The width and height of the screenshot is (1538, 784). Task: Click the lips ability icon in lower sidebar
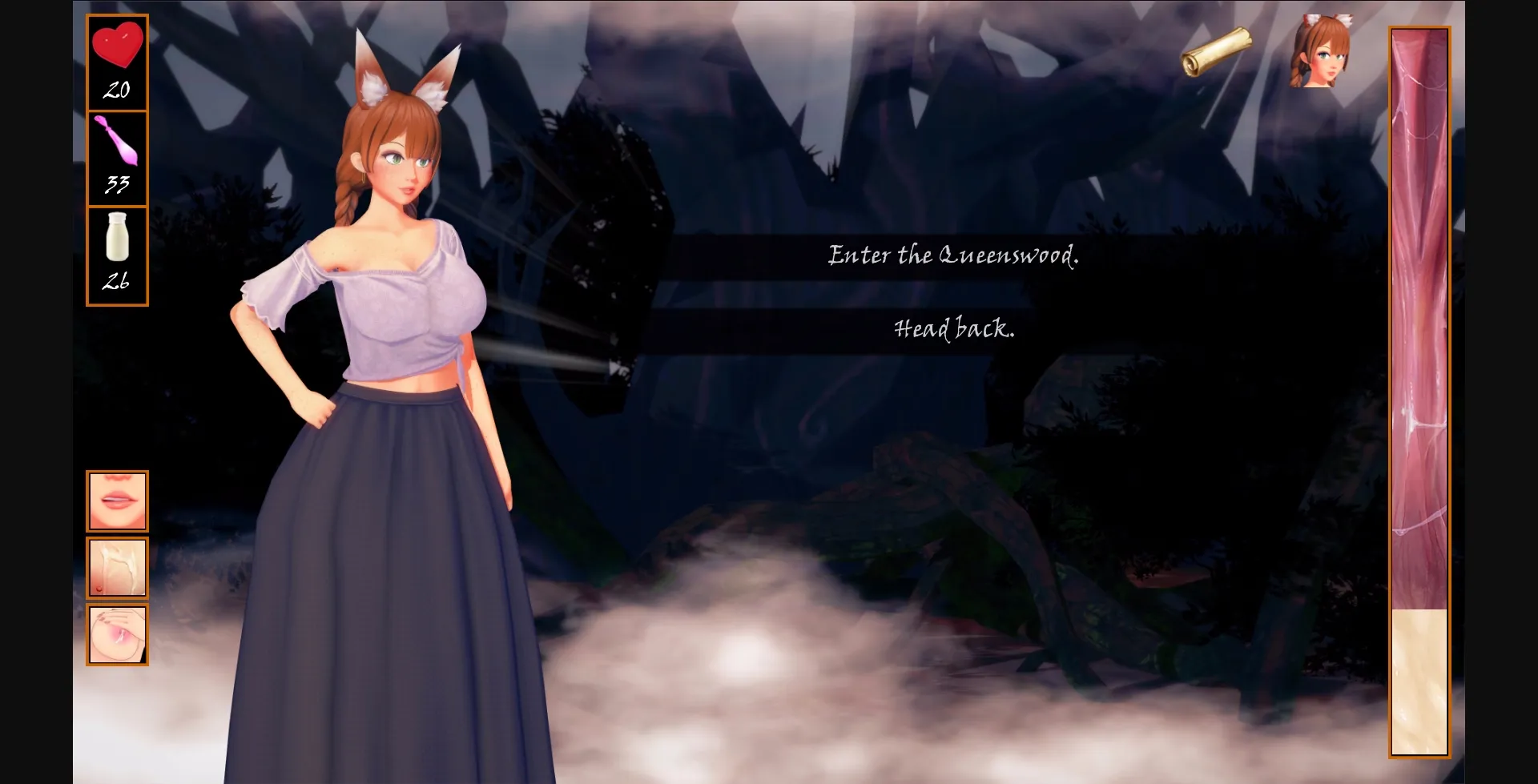pos(117,501)
